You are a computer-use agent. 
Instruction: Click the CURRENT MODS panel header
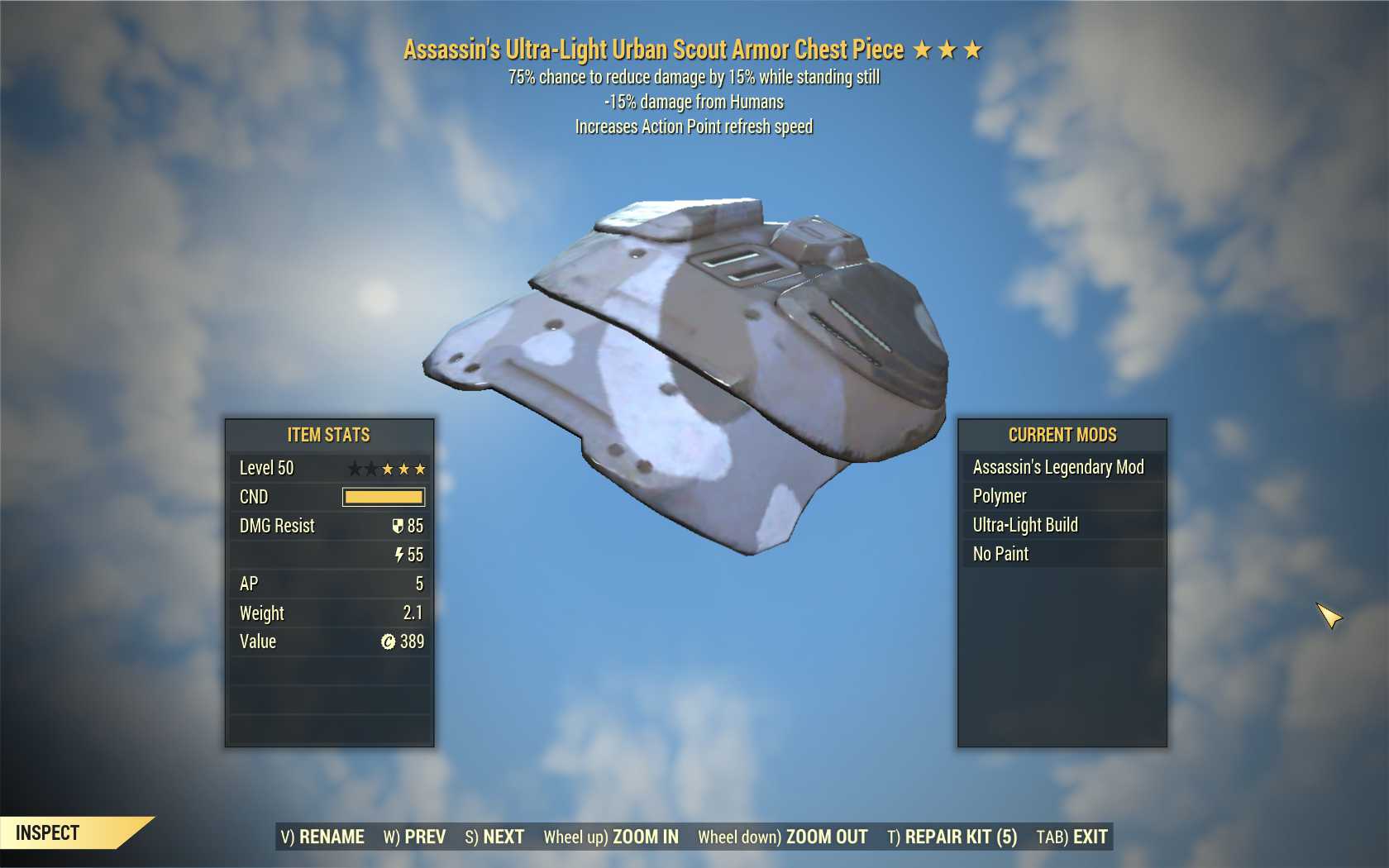(1062, 435)
